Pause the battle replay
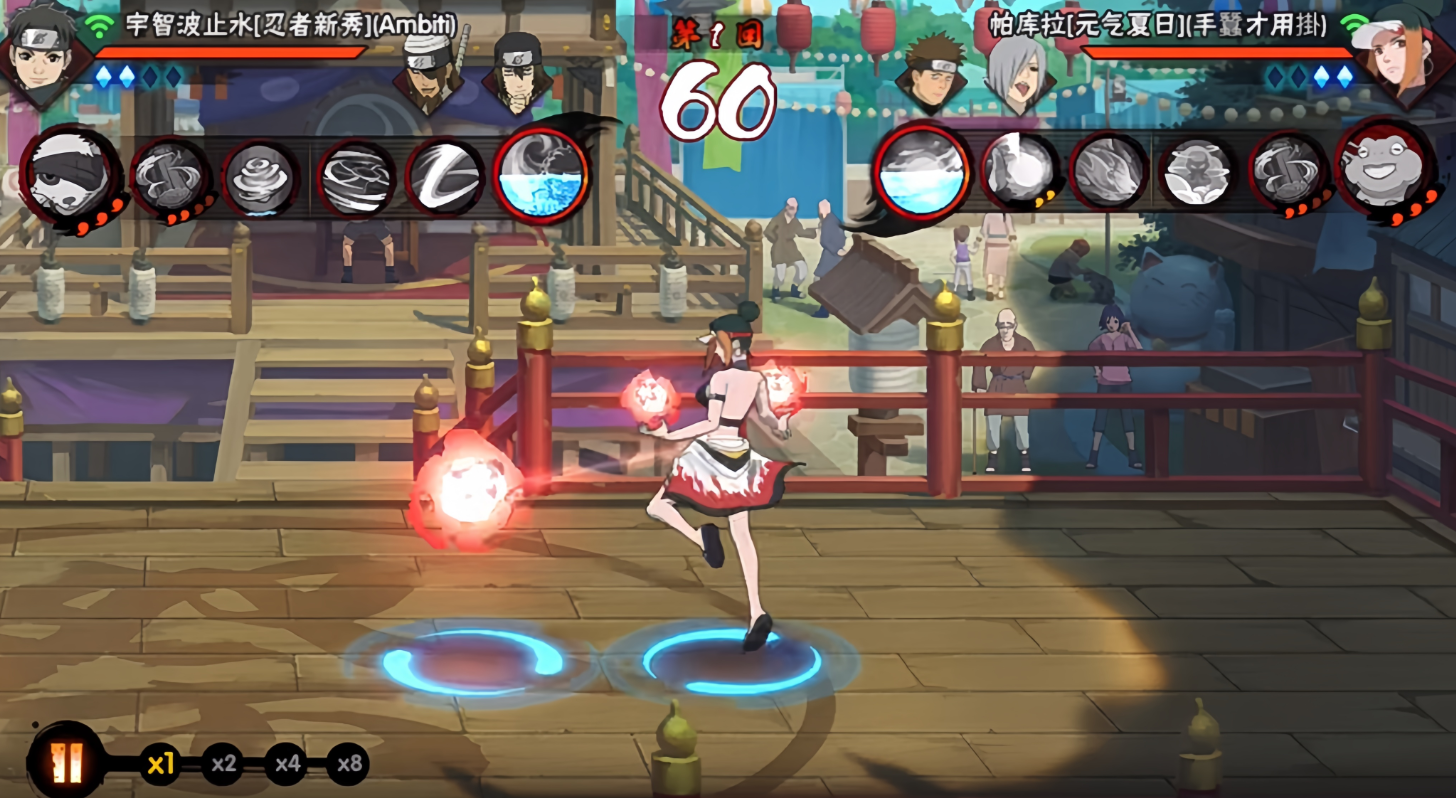This screenshot has height=798, width=1456. 67,764
